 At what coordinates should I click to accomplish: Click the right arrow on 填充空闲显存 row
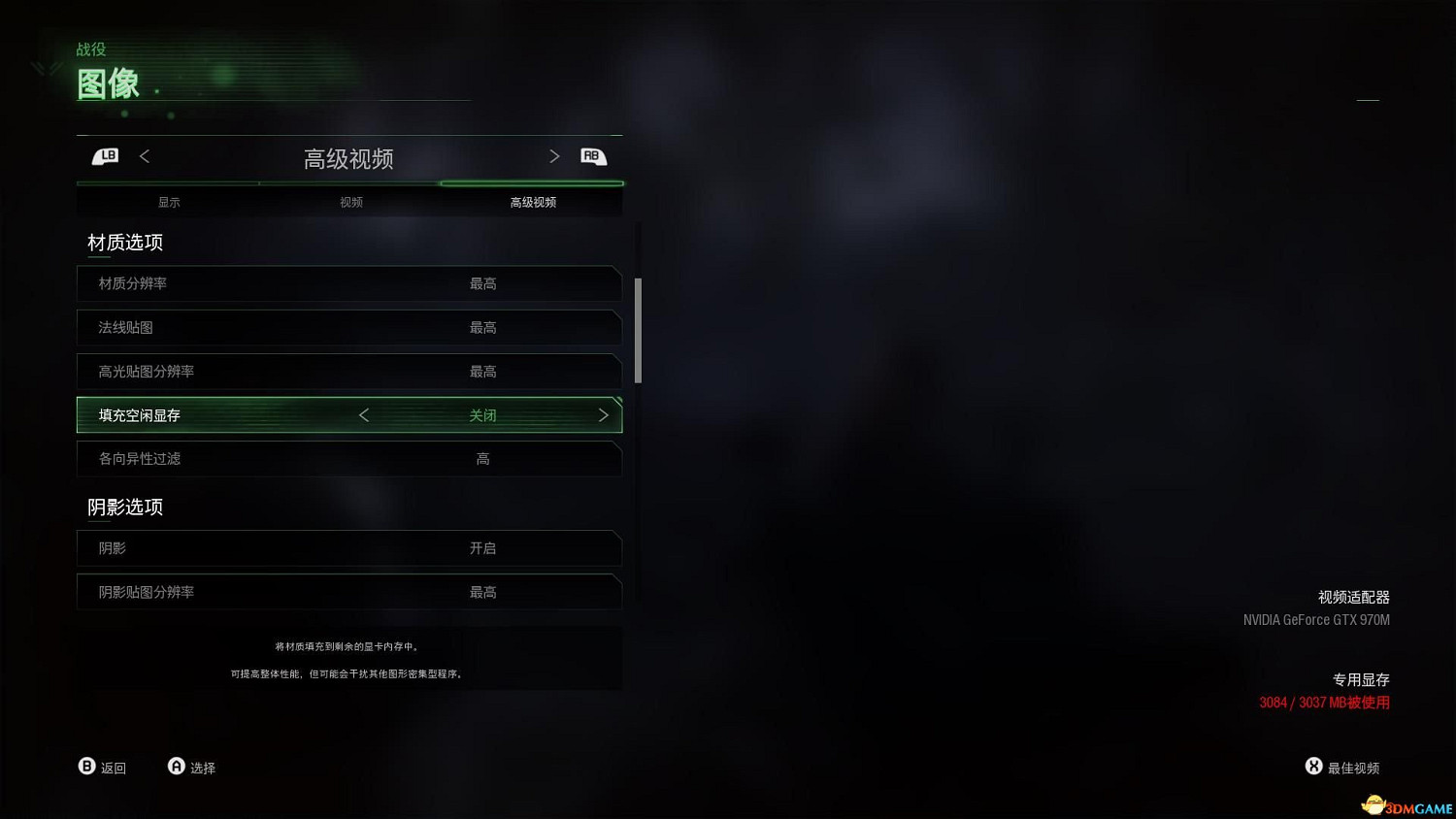point(603,414)
